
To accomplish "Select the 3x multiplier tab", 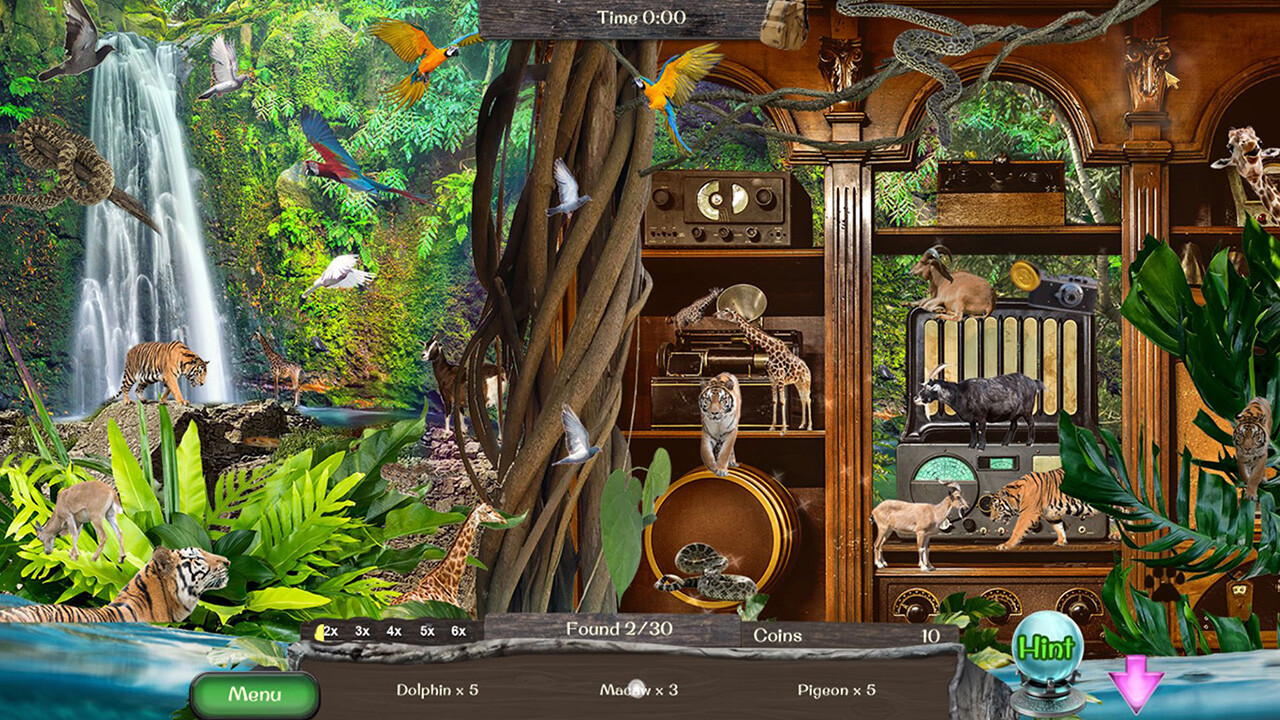I will (360, 631).
